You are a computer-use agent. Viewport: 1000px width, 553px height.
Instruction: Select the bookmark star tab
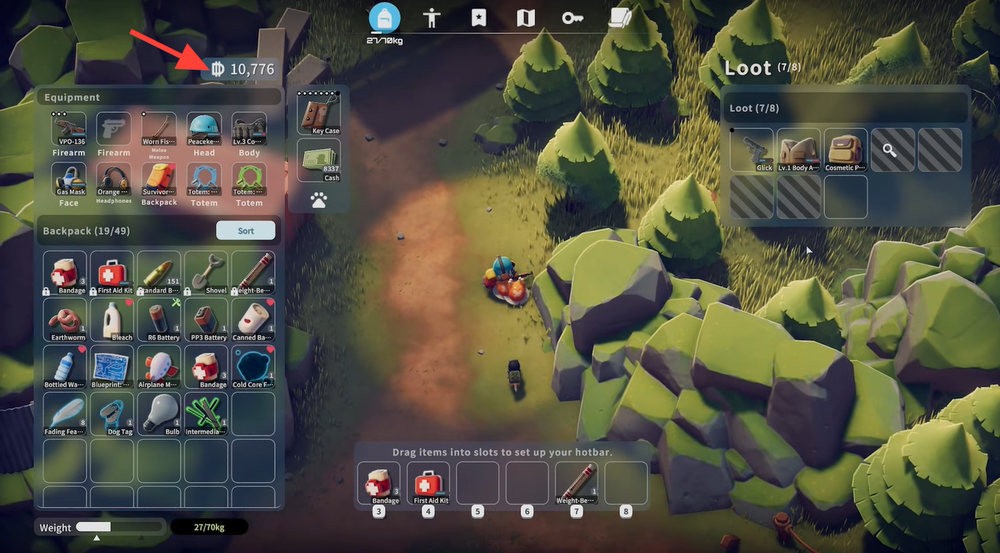tap(479, 17)
